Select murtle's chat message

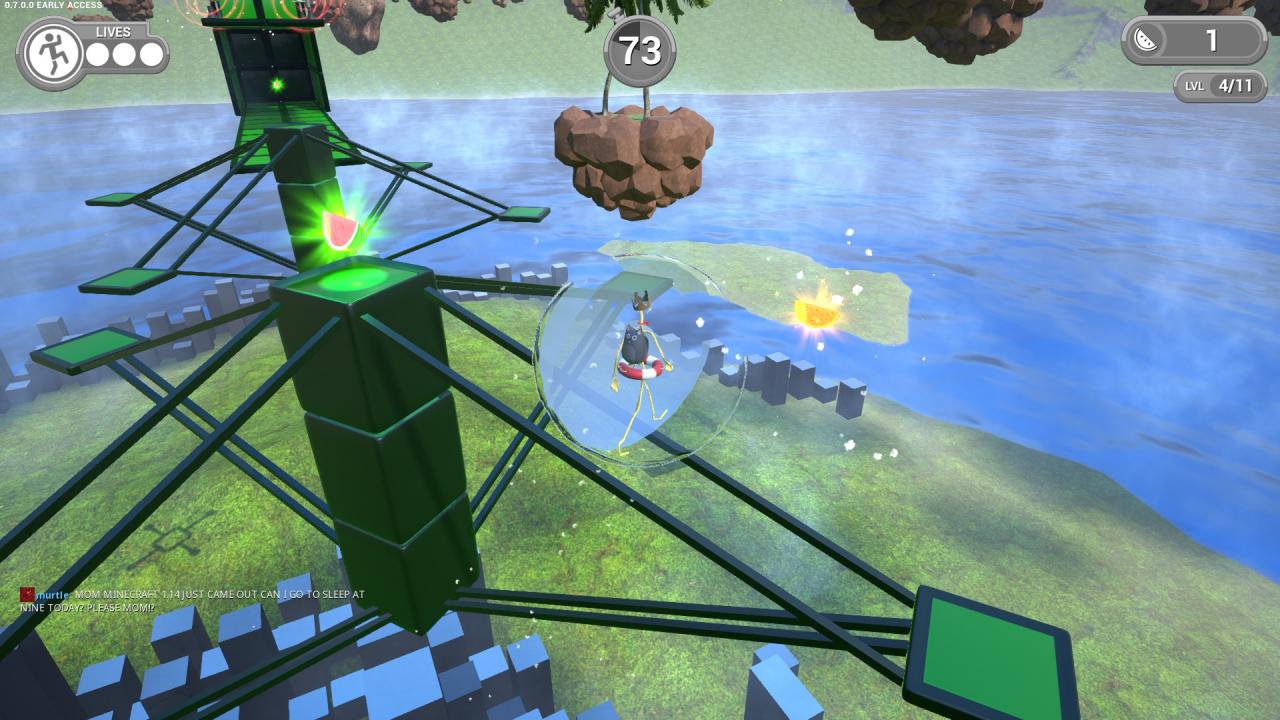(x=195, y=601)
